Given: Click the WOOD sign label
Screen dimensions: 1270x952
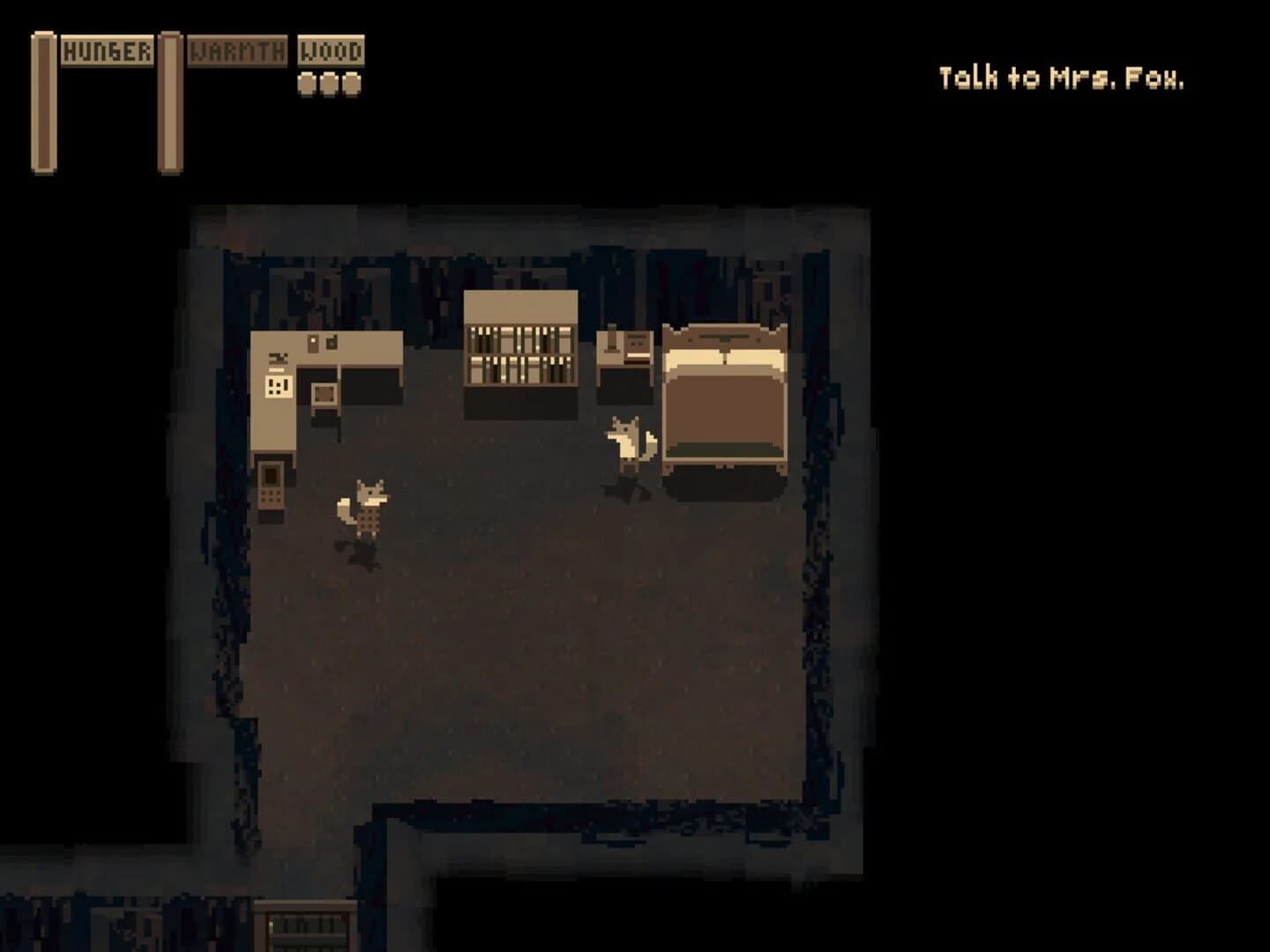Looking at the screenshot, I should tap(331, 50).
